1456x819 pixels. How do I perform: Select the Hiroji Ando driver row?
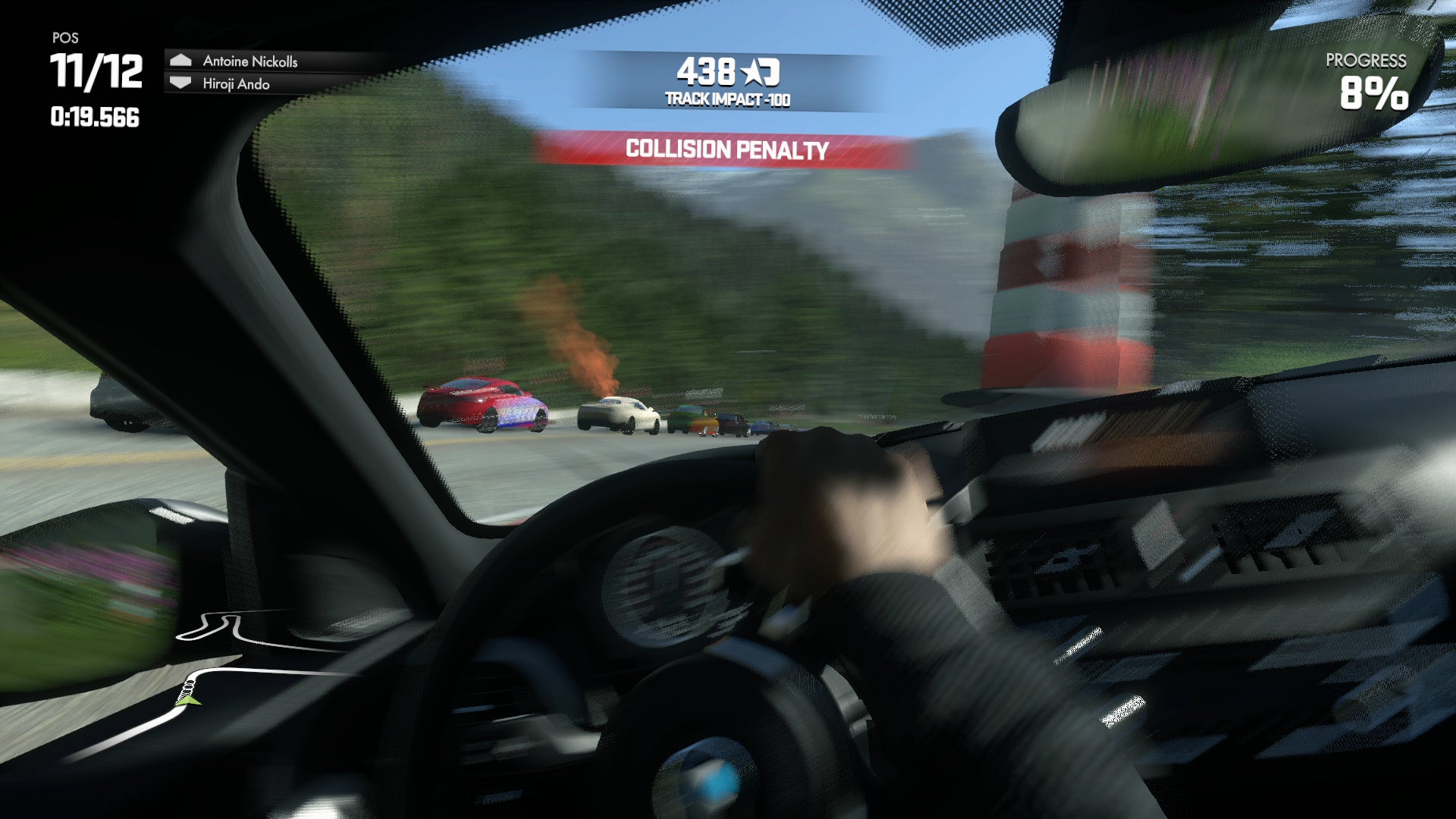(x=236, y=84)
